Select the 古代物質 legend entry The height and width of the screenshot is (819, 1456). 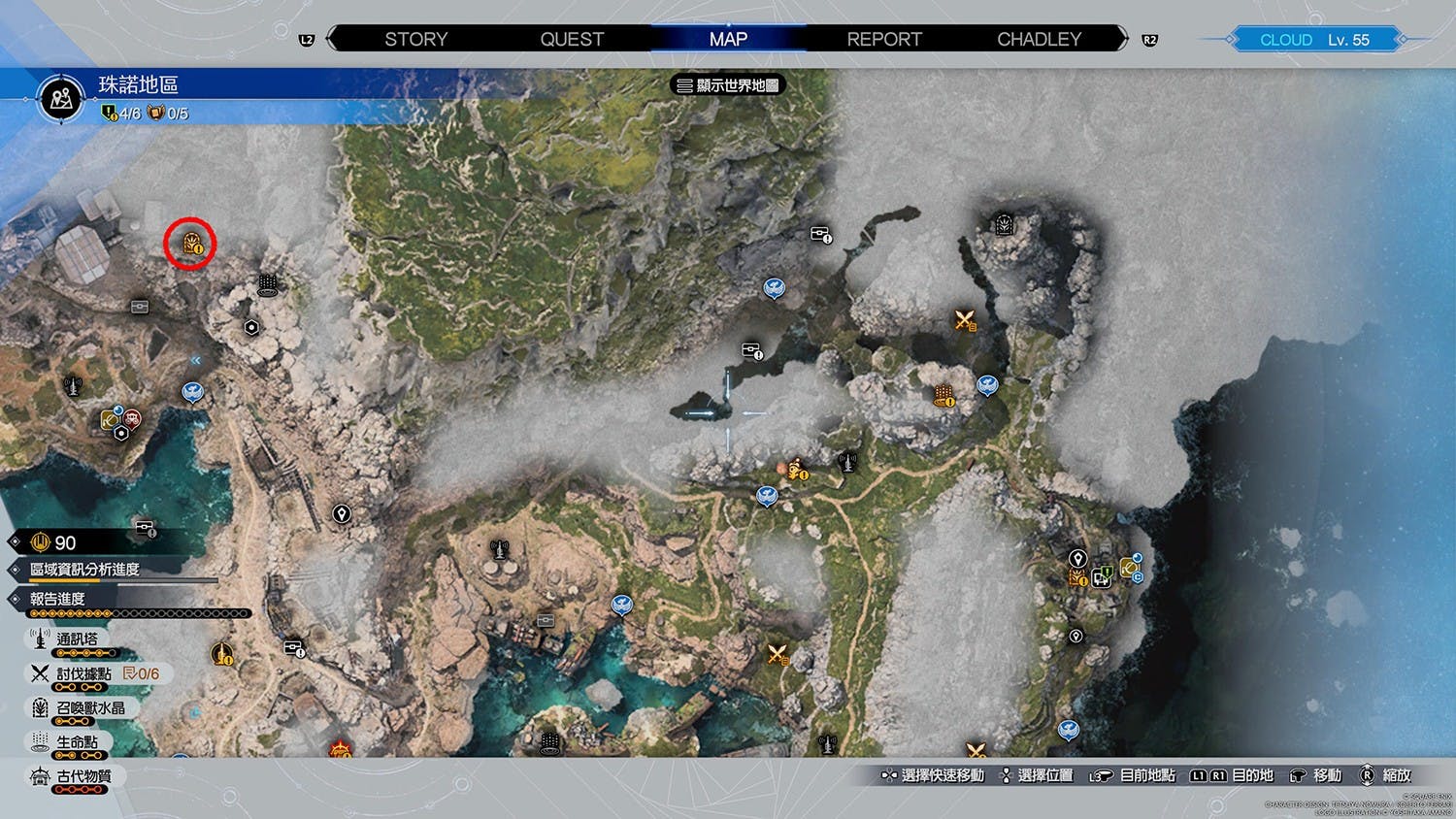[83, 776]
